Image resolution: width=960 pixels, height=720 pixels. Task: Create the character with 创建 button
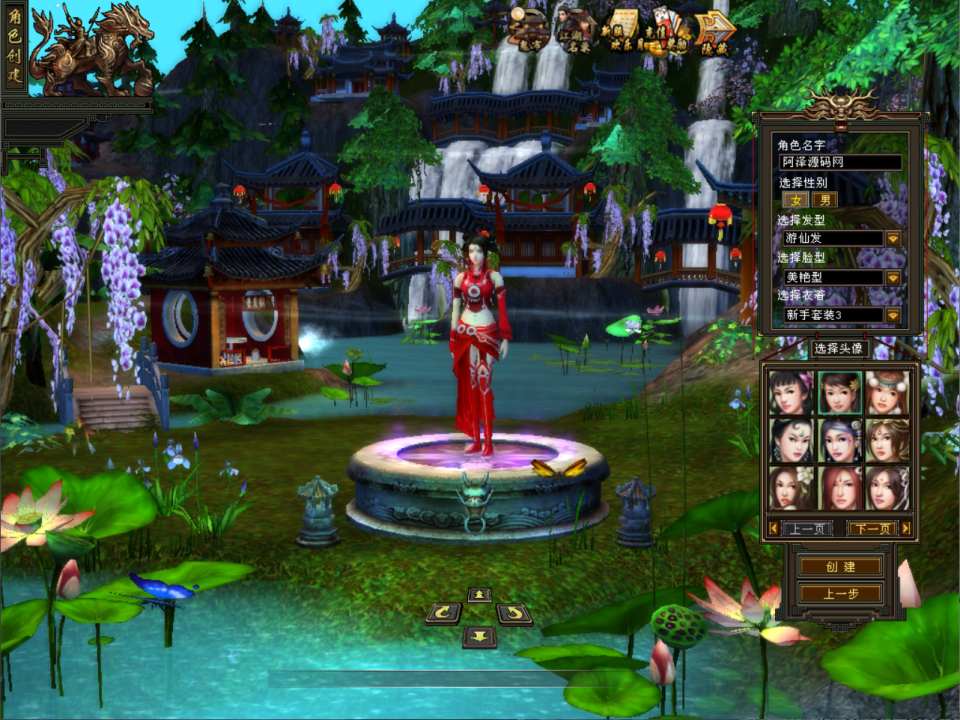point(840,567)
